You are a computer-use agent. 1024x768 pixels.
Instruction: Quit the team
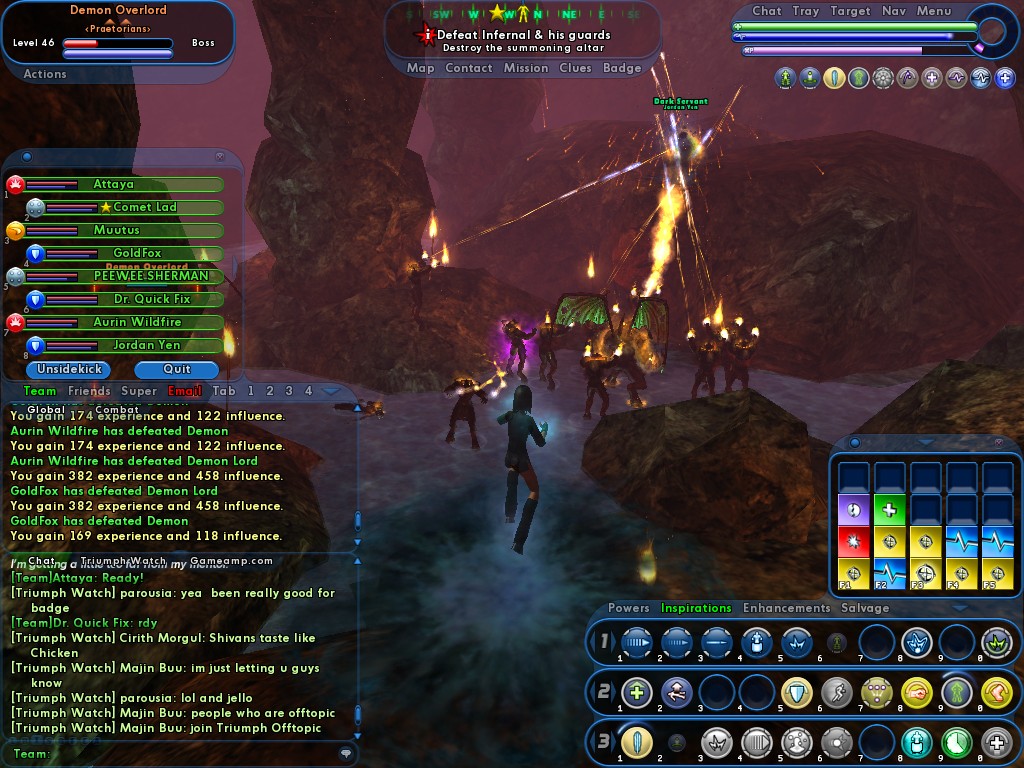(176, 369)
